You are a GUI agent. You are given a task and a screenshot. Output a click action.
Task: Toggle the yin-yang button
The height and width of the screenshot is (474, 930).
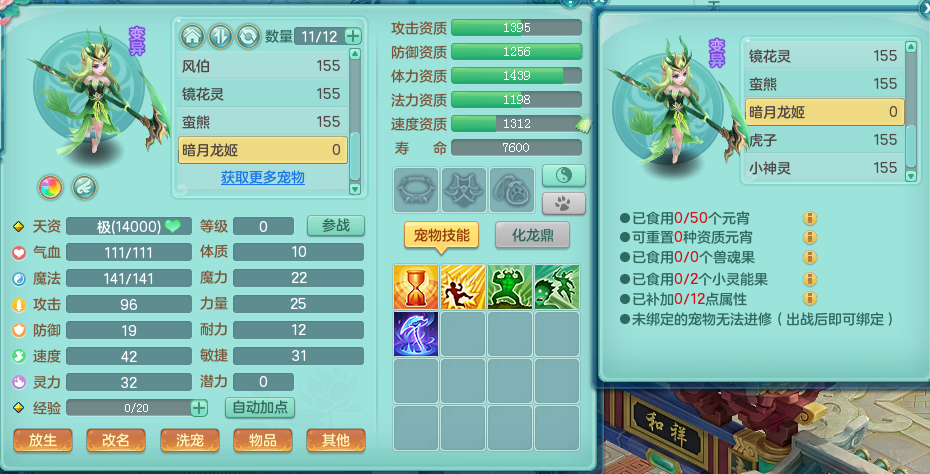pyautogui.click(x=562, y=176)
